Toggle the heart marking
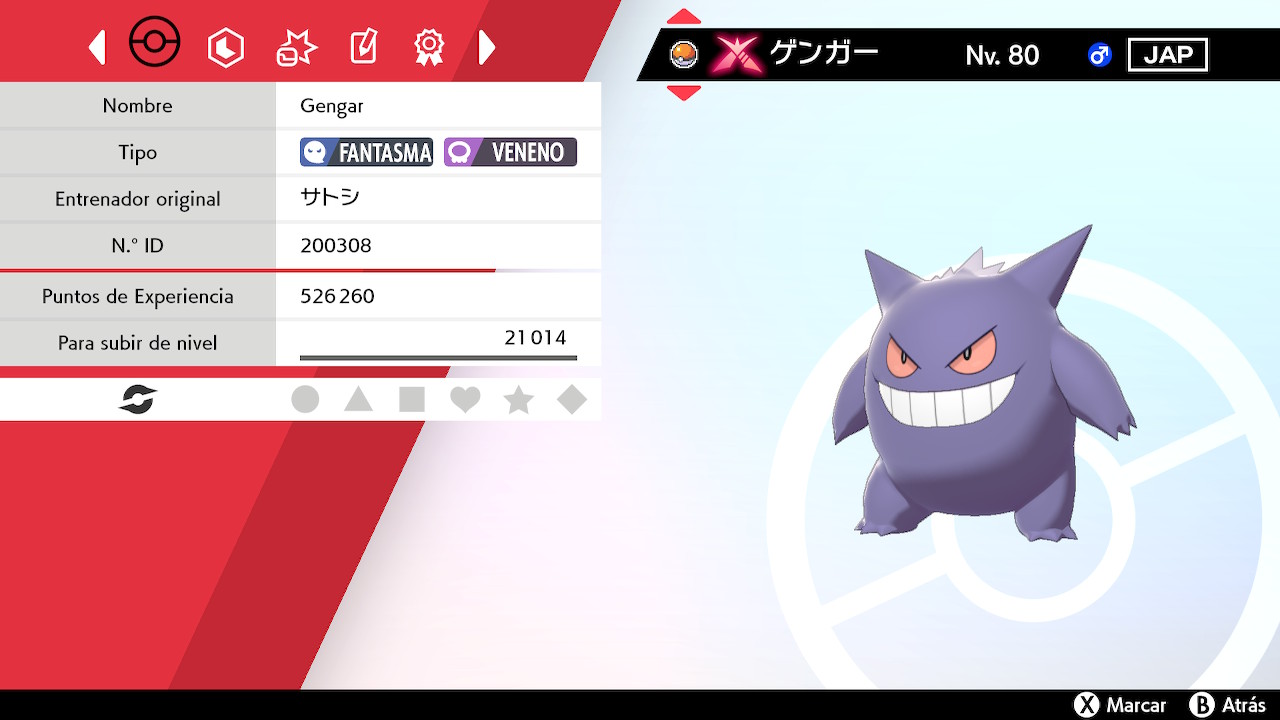This screenshot has width=1280, height=720. 465,400
